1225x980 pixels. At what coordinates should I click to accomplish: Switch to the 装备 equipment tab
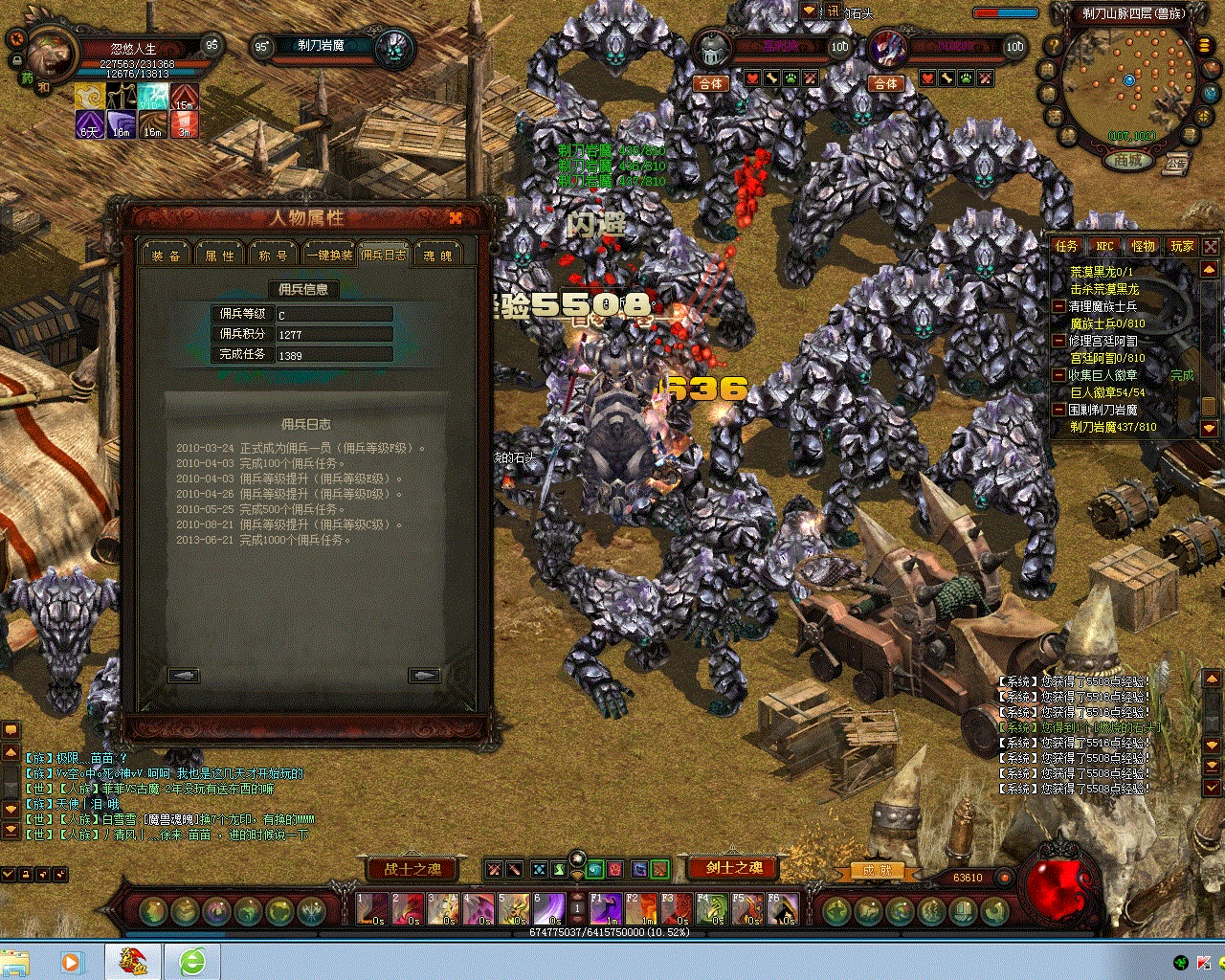[x=166, y=256]
